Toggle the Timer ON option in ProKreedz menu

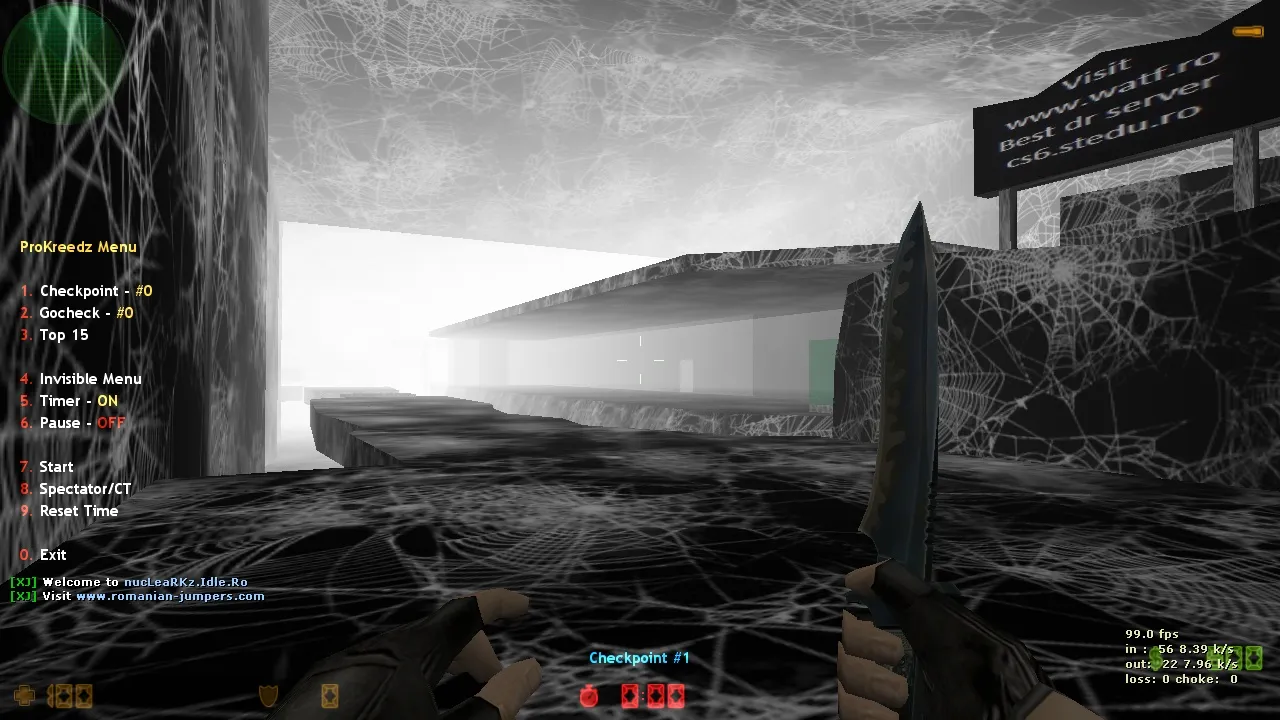(x=77, y=400)
